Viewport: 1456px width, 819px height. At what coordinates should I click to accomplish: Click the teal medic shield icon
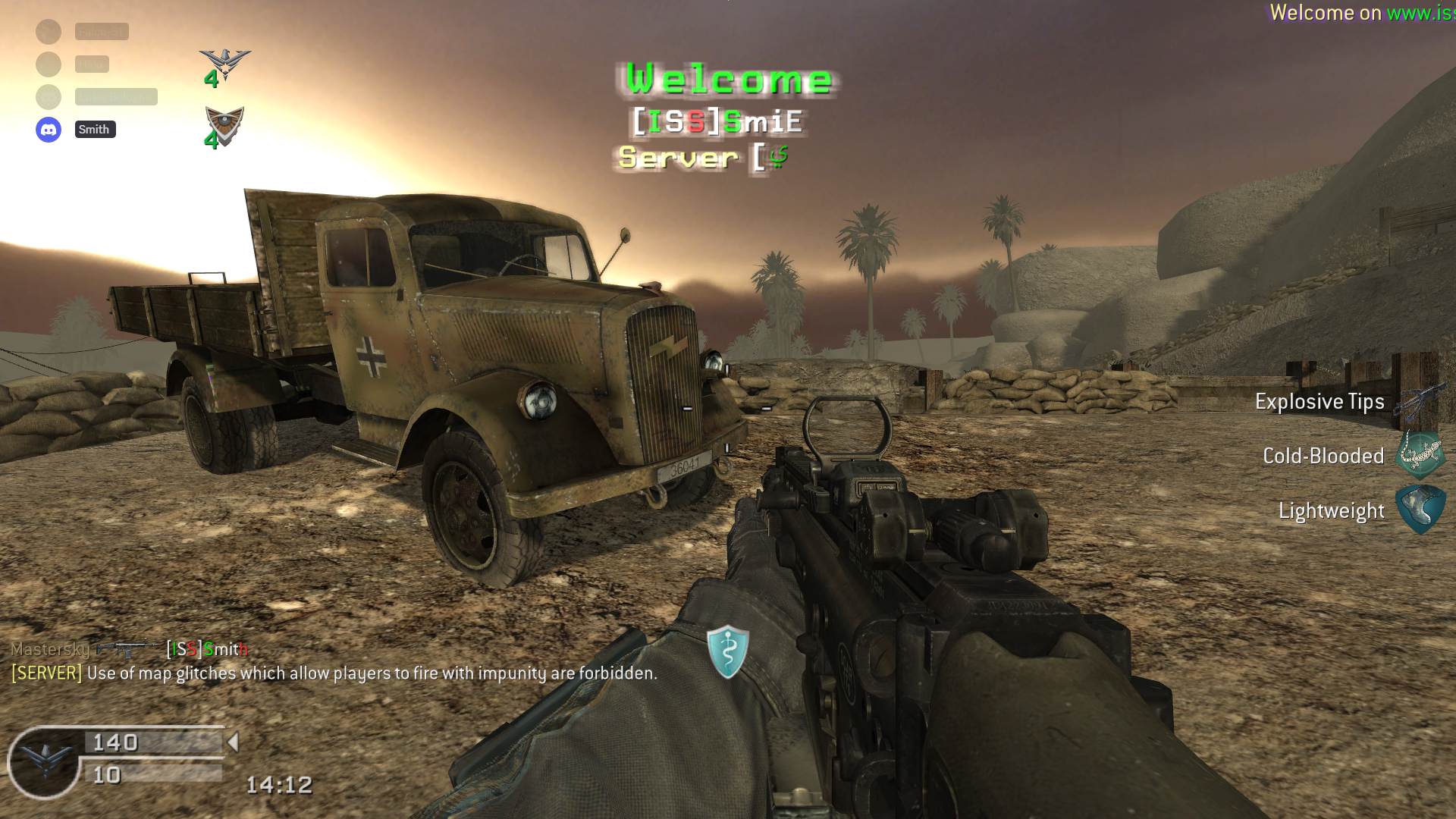coord(728,651)
